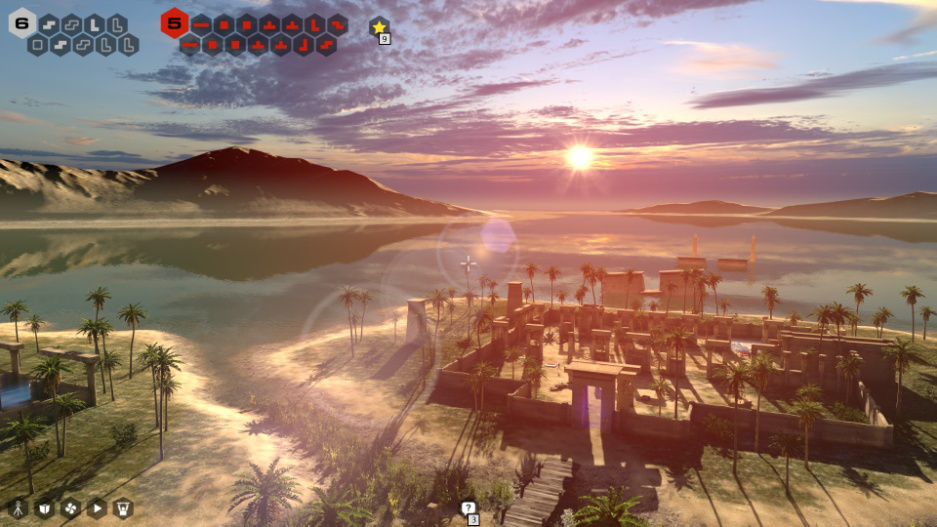
Task: Activate the play-triangle recorder icon
Action: (96, 508)
